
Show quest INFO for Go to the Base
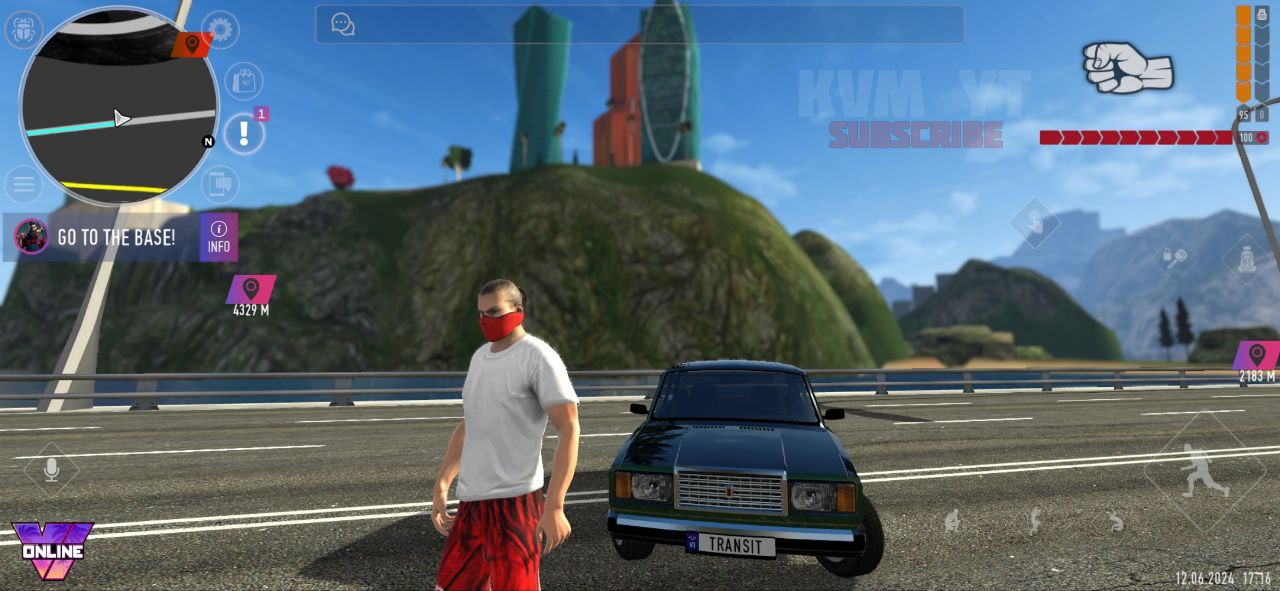click(218, 237)
